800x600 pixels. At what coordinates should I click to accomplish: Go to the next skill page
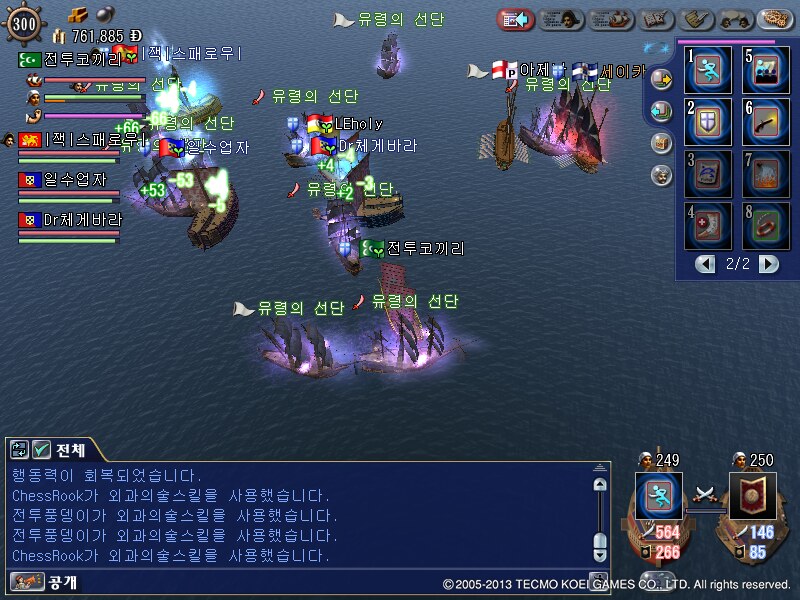pyautogui.click(x=768, y=264)
